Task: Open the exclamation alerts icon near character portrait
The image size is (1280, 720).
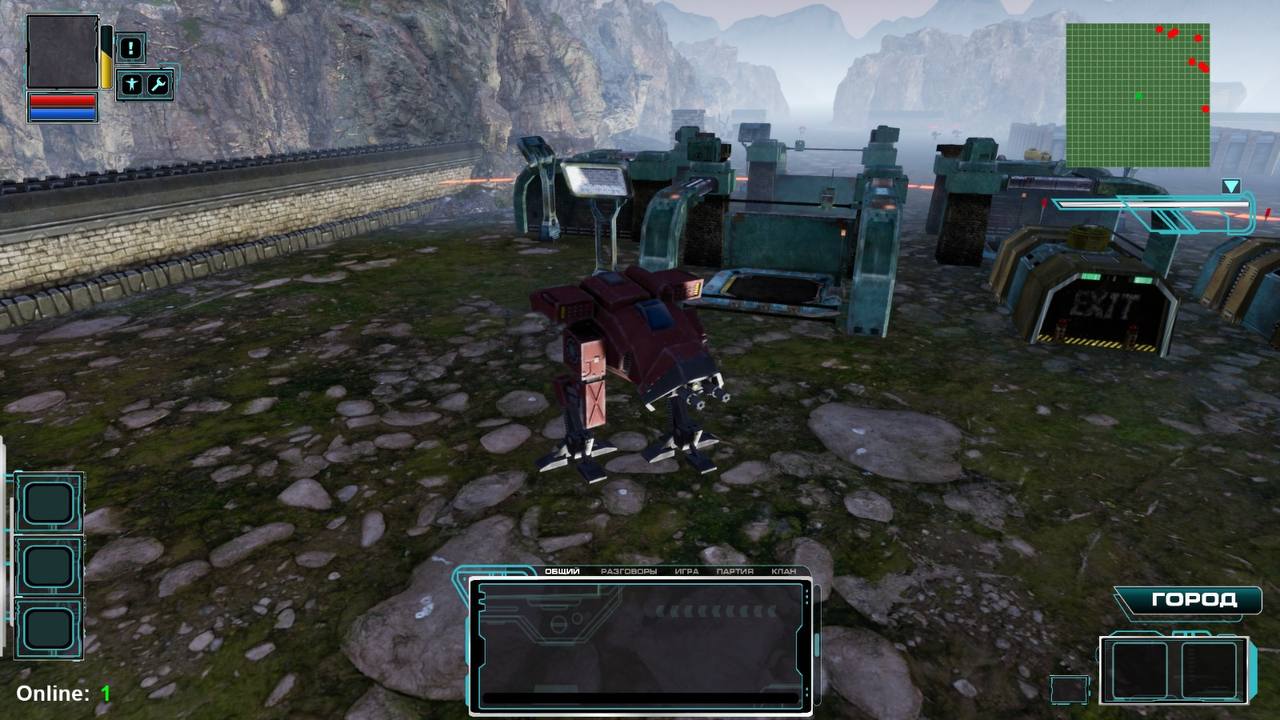Action: click(130, 49)
